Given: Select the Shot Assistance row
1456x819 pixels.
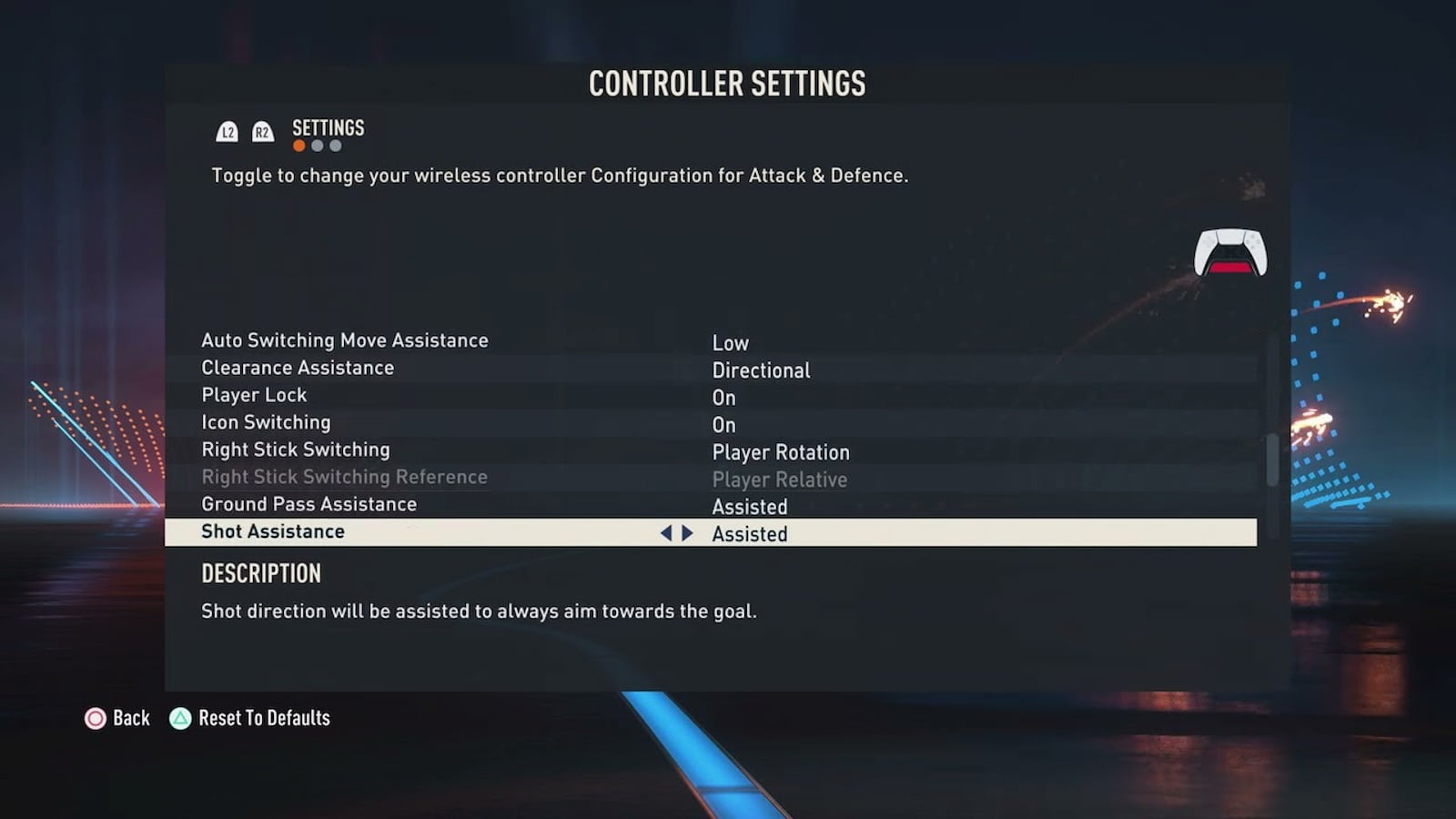Looking at the screenshot, I should [x=273, y=532].
